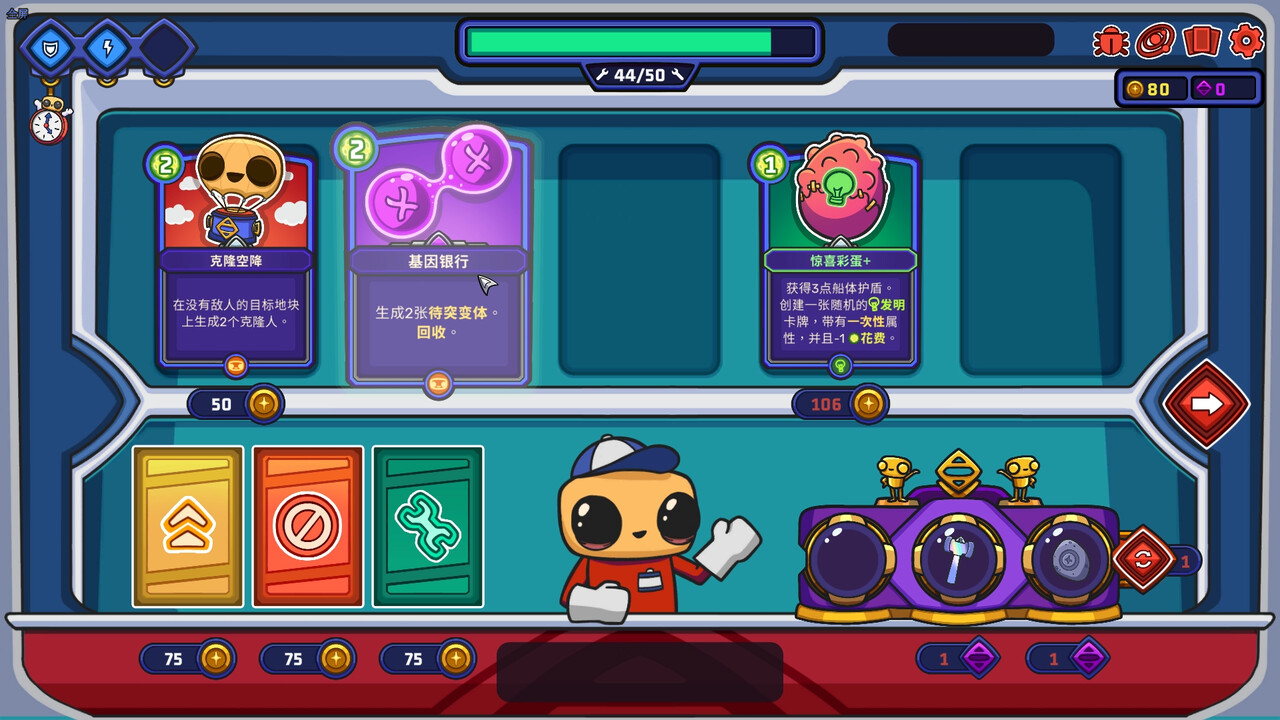Pick the red removal card pack
The height and width of the screenshot is (720, 1280).
(307, 527)
